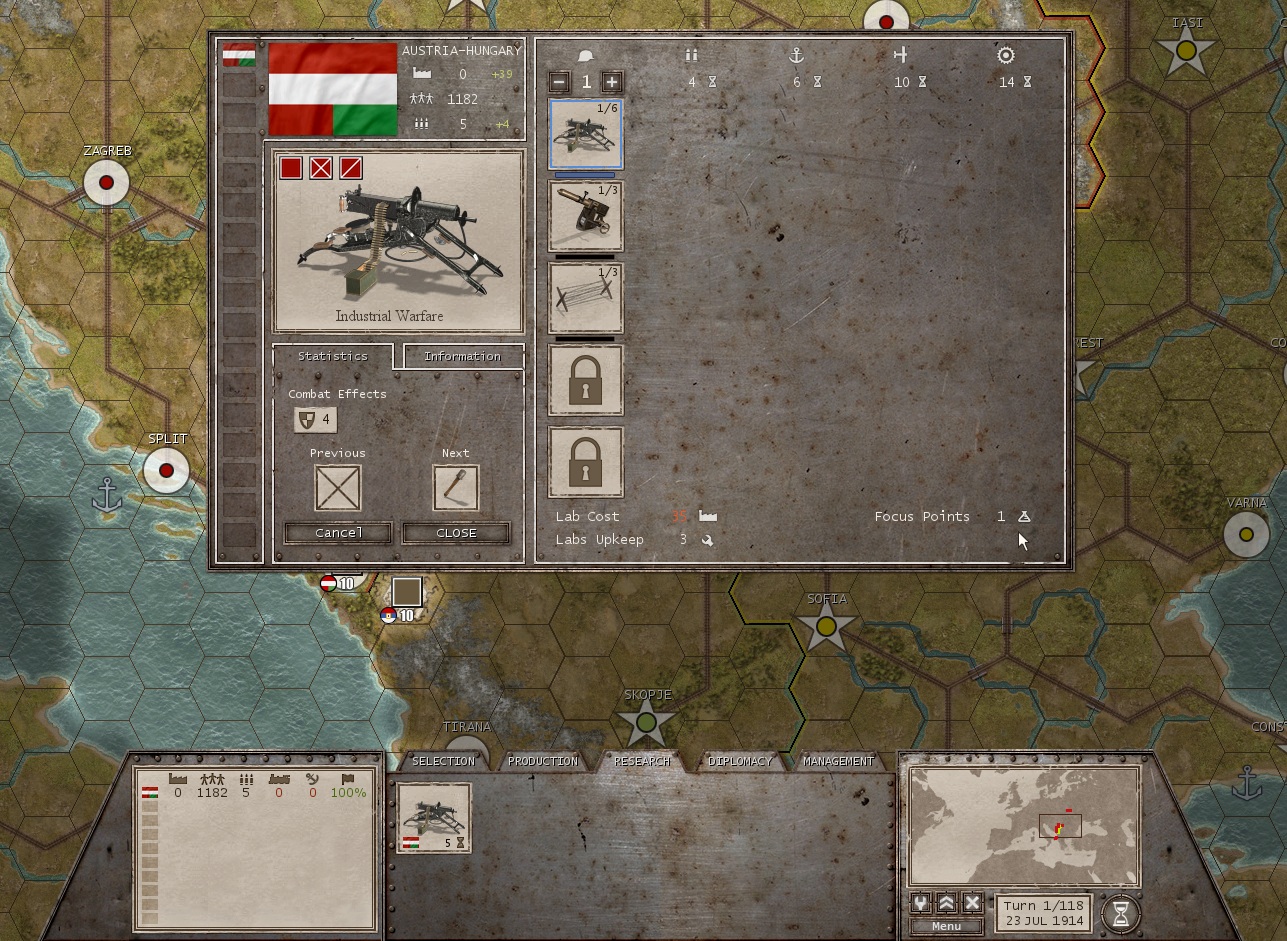Decrease labs with the minus stepper
The height and width of the screenshot is (941, 1287).
point(561,81)
